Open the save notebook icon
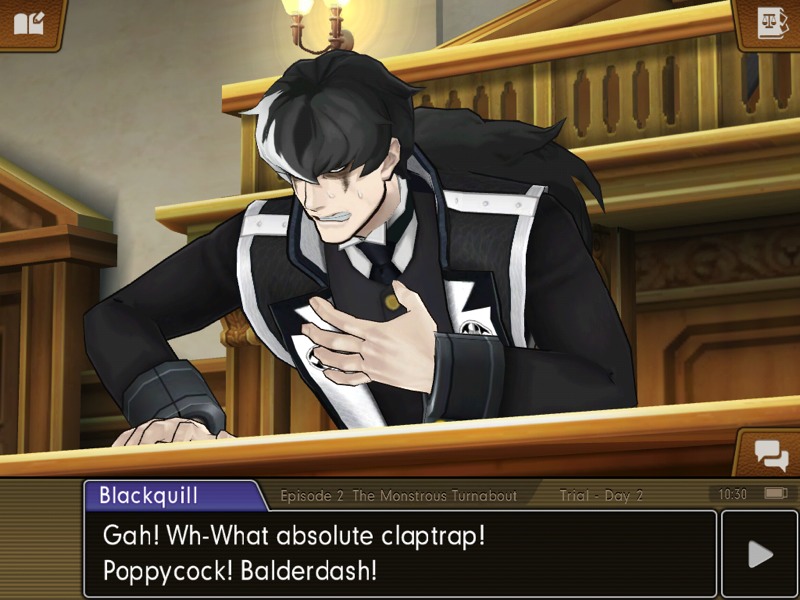Screen dimensions: 800x600 29,22
